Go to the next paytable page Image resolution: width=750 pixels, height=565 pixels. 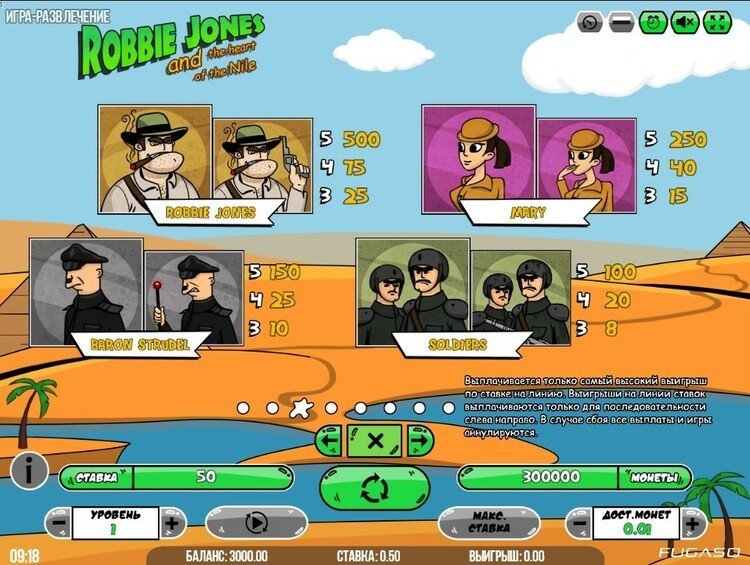coord(419,440)
